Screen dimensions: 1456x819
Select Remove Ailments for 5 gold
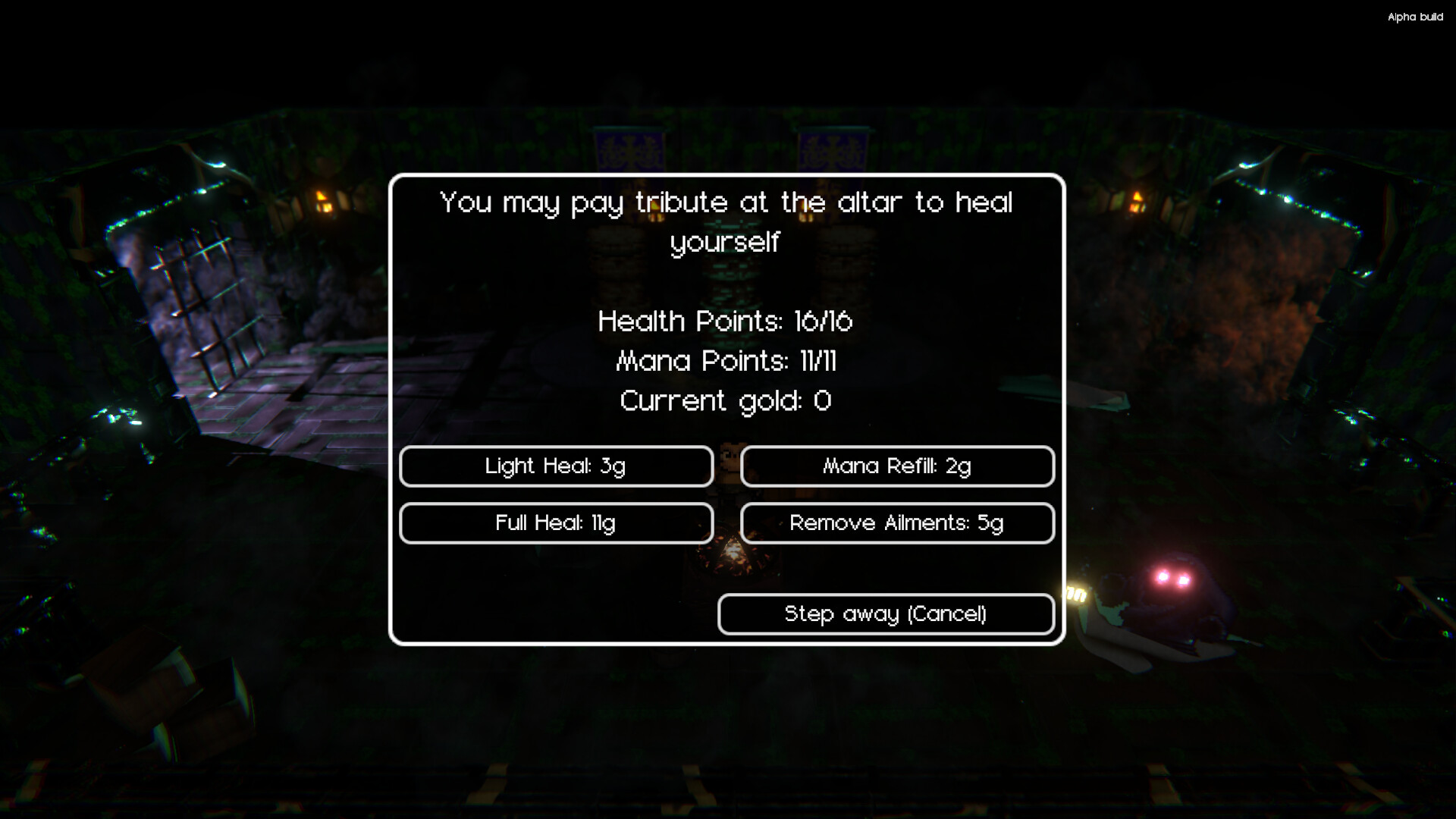[x=897, y=522]
